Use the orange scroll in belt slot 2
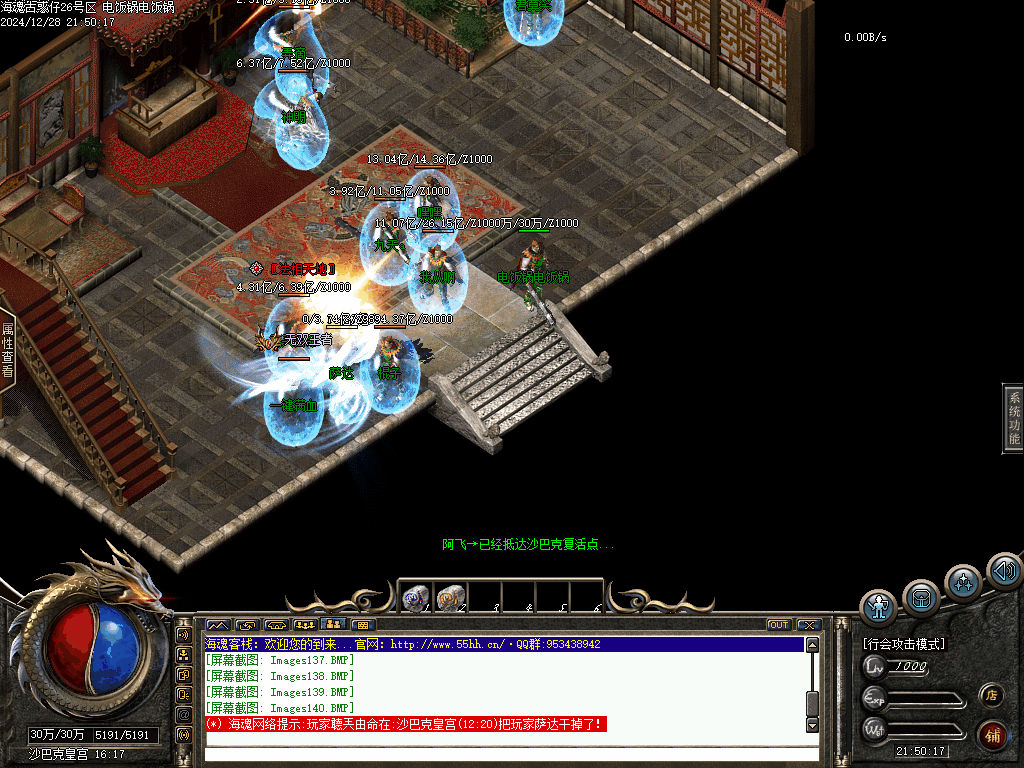Image resolution: width=1024 pixels, height=768 pixels. coord(449,598)
